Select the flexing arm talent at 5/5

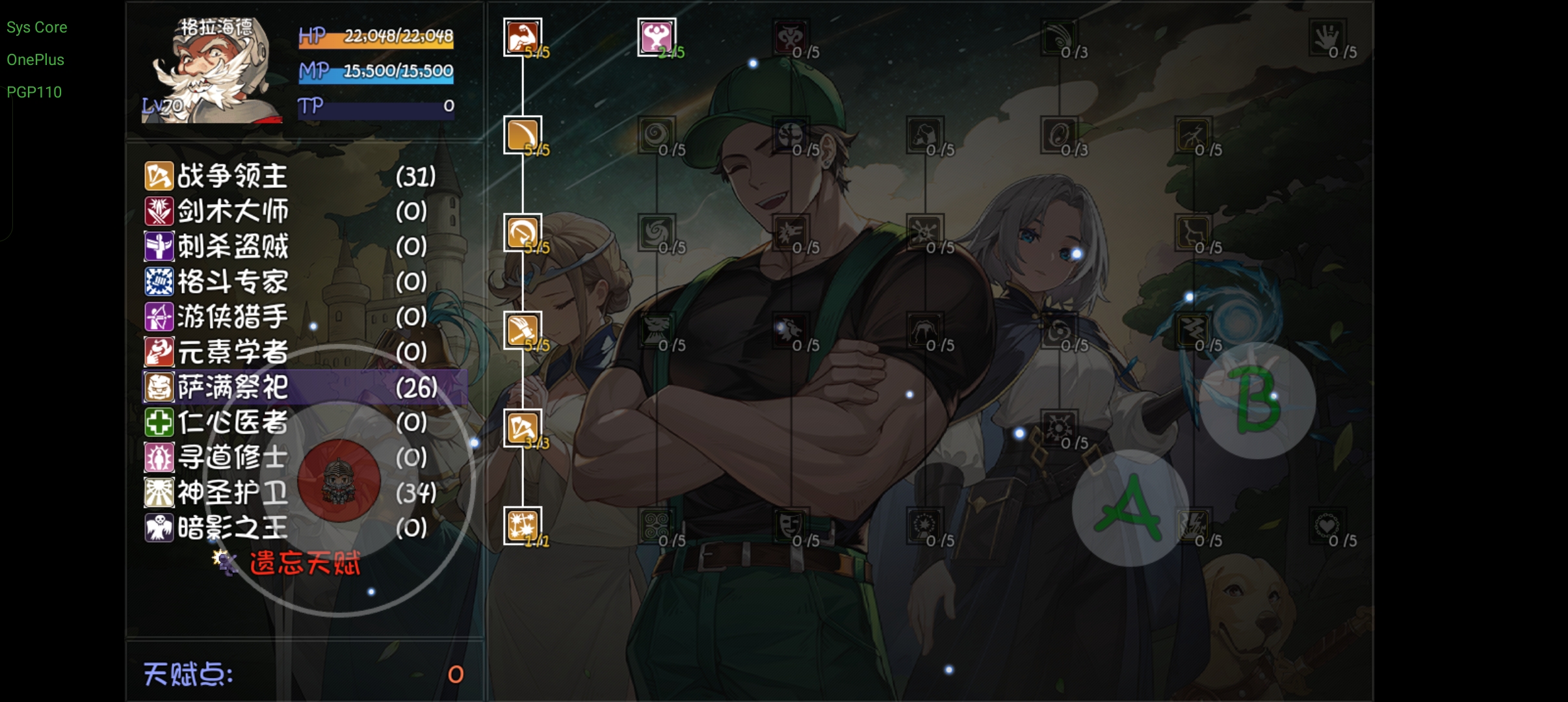click(523, 37)
